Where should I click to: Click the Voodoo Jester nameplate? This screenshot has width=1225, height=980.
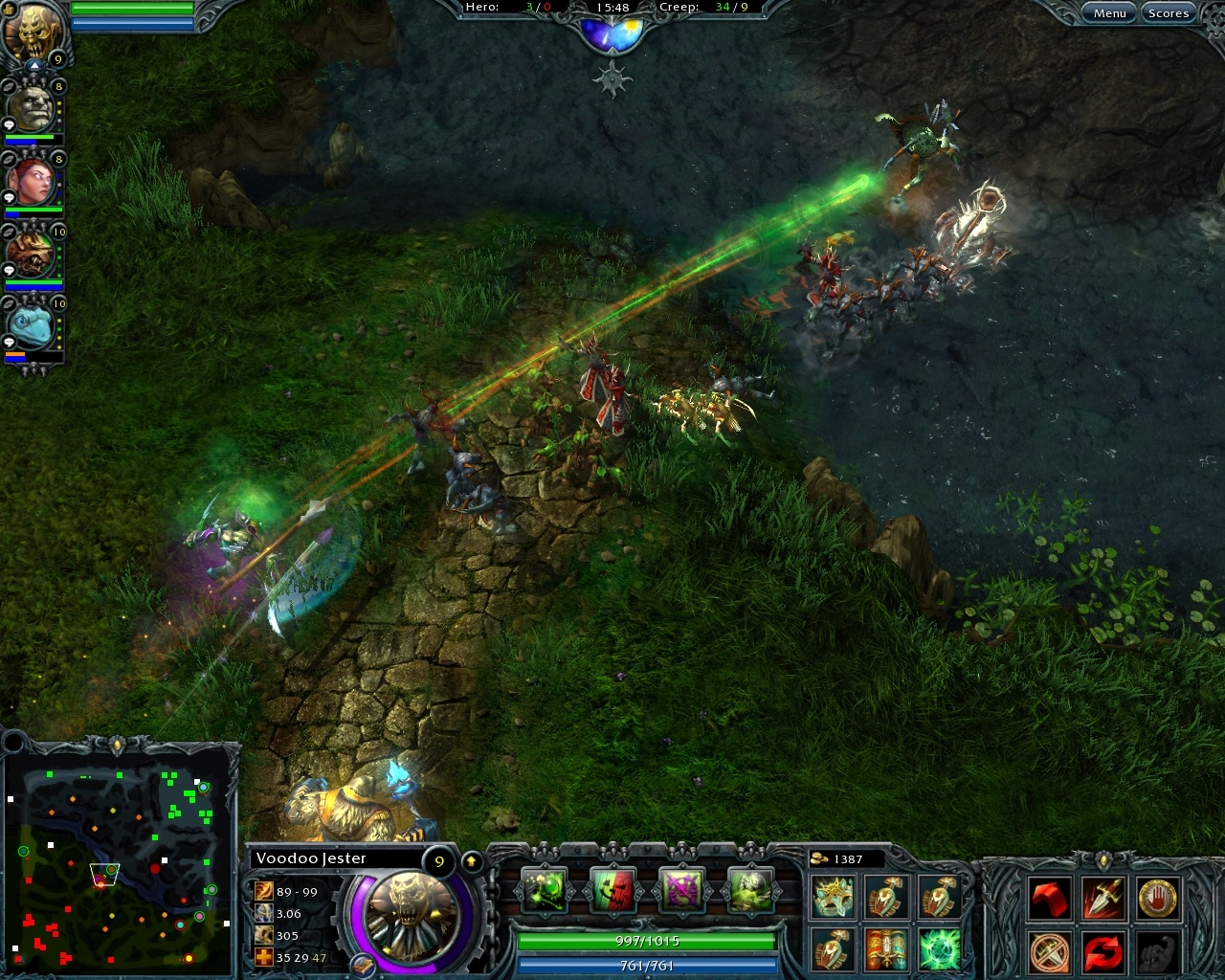[309, 858]
